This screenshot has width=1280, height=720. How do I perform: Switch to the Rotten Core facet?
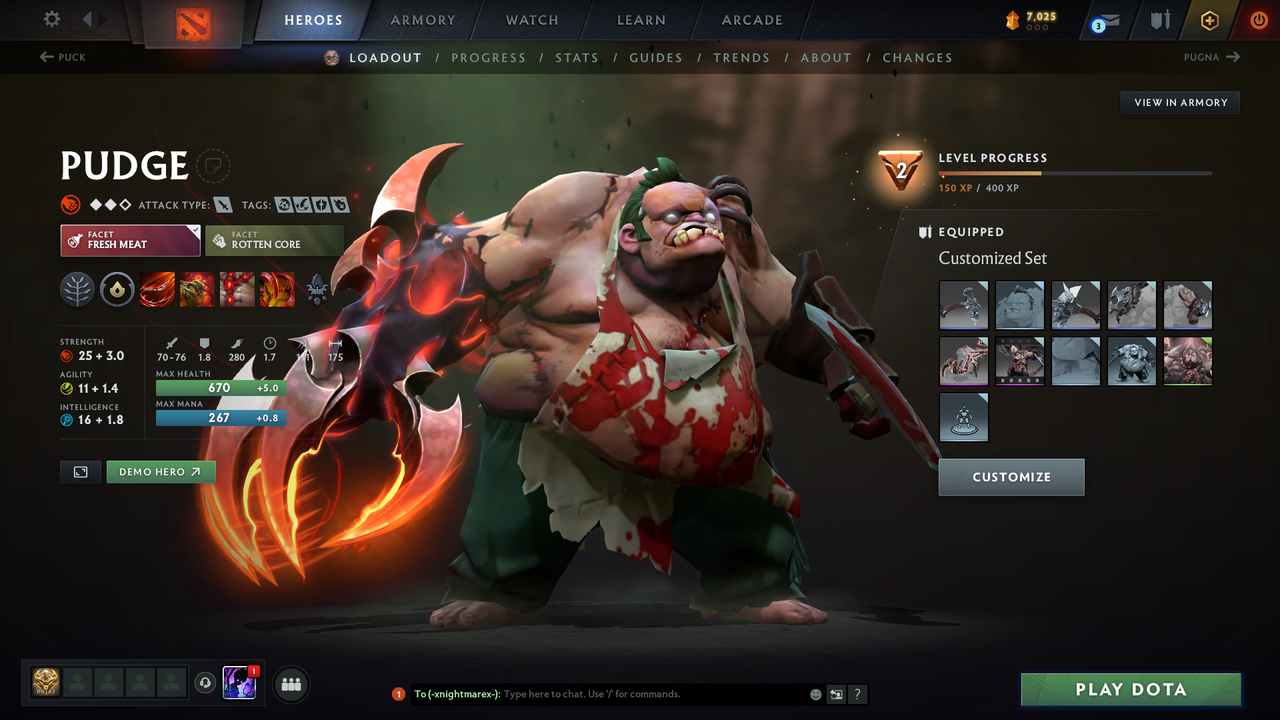[275, 240]
